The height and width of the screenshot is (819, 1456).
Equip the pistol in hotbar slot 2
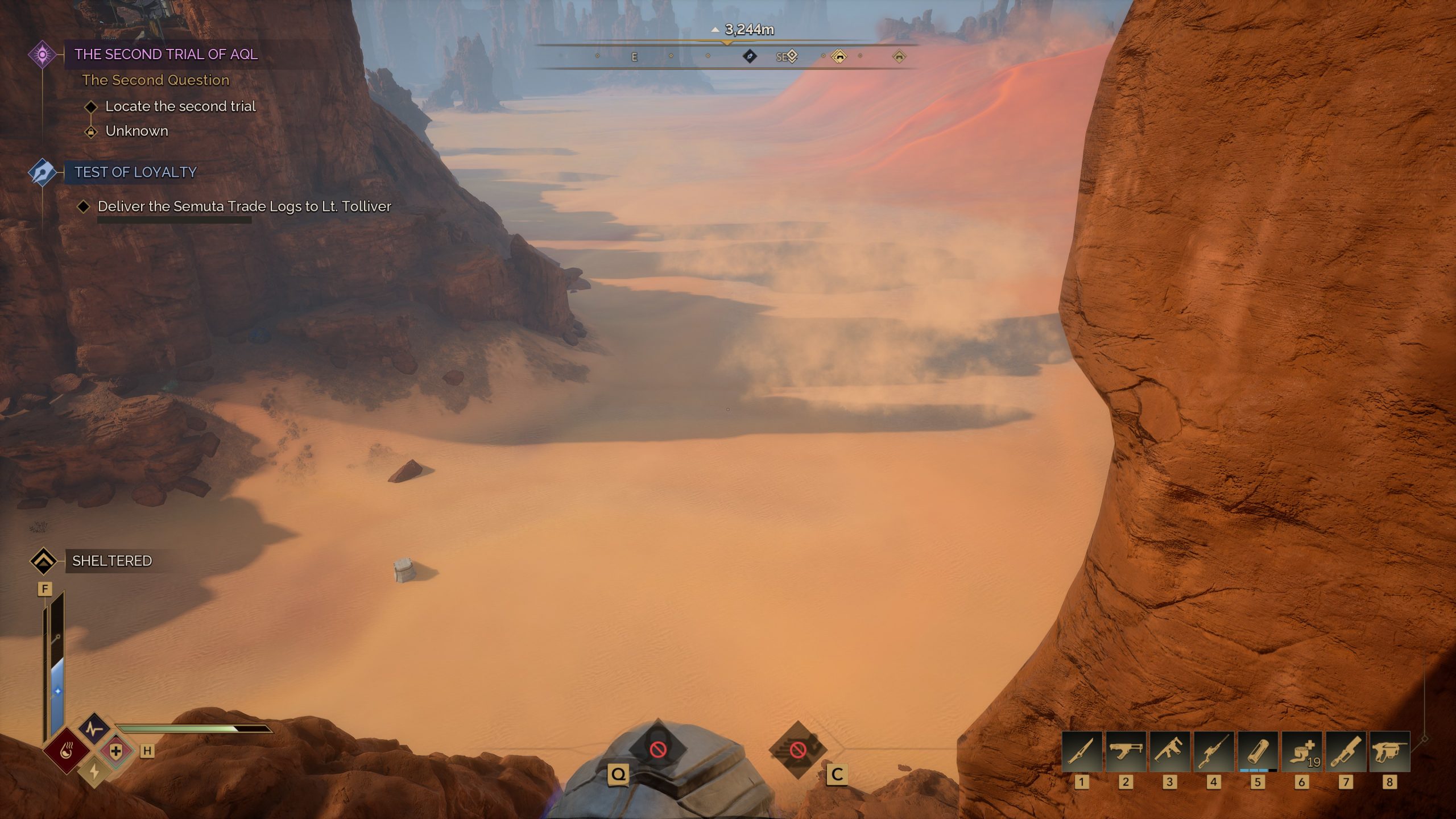[x=1126, y=752]
